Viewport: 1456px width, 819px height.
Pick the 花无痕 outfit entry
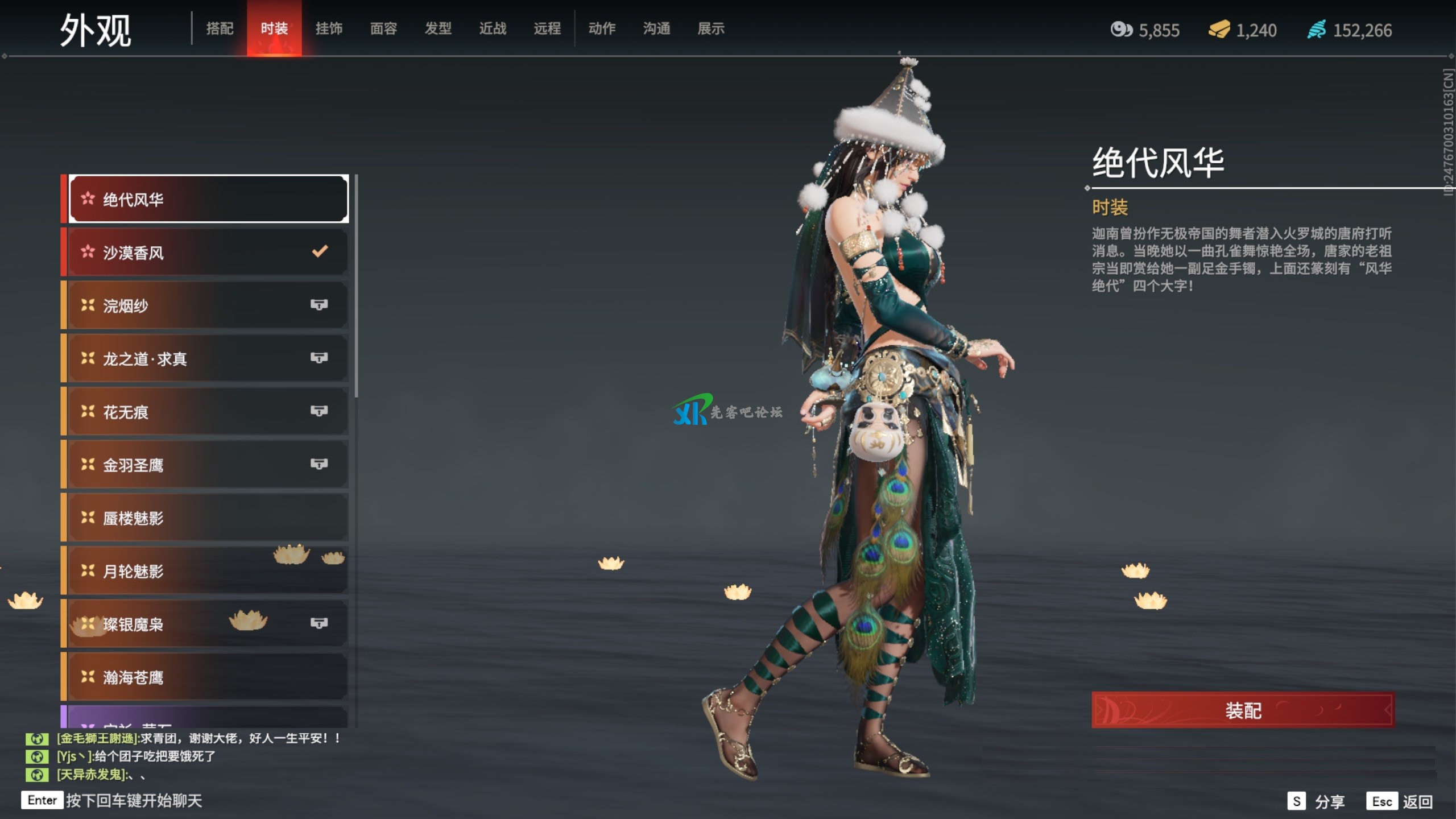208,411
